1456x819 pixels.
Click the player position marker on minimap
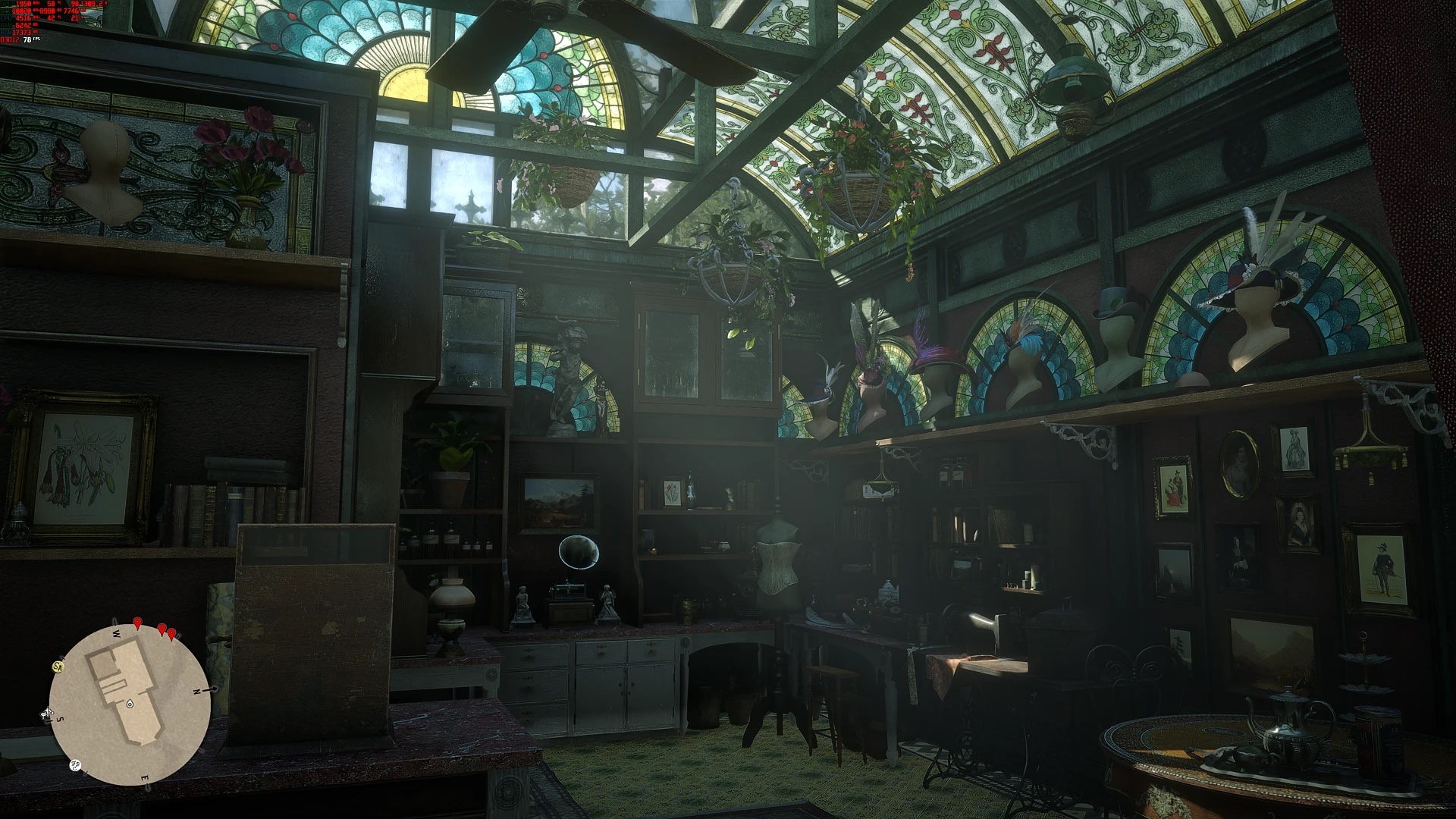[x=130, y=704]
